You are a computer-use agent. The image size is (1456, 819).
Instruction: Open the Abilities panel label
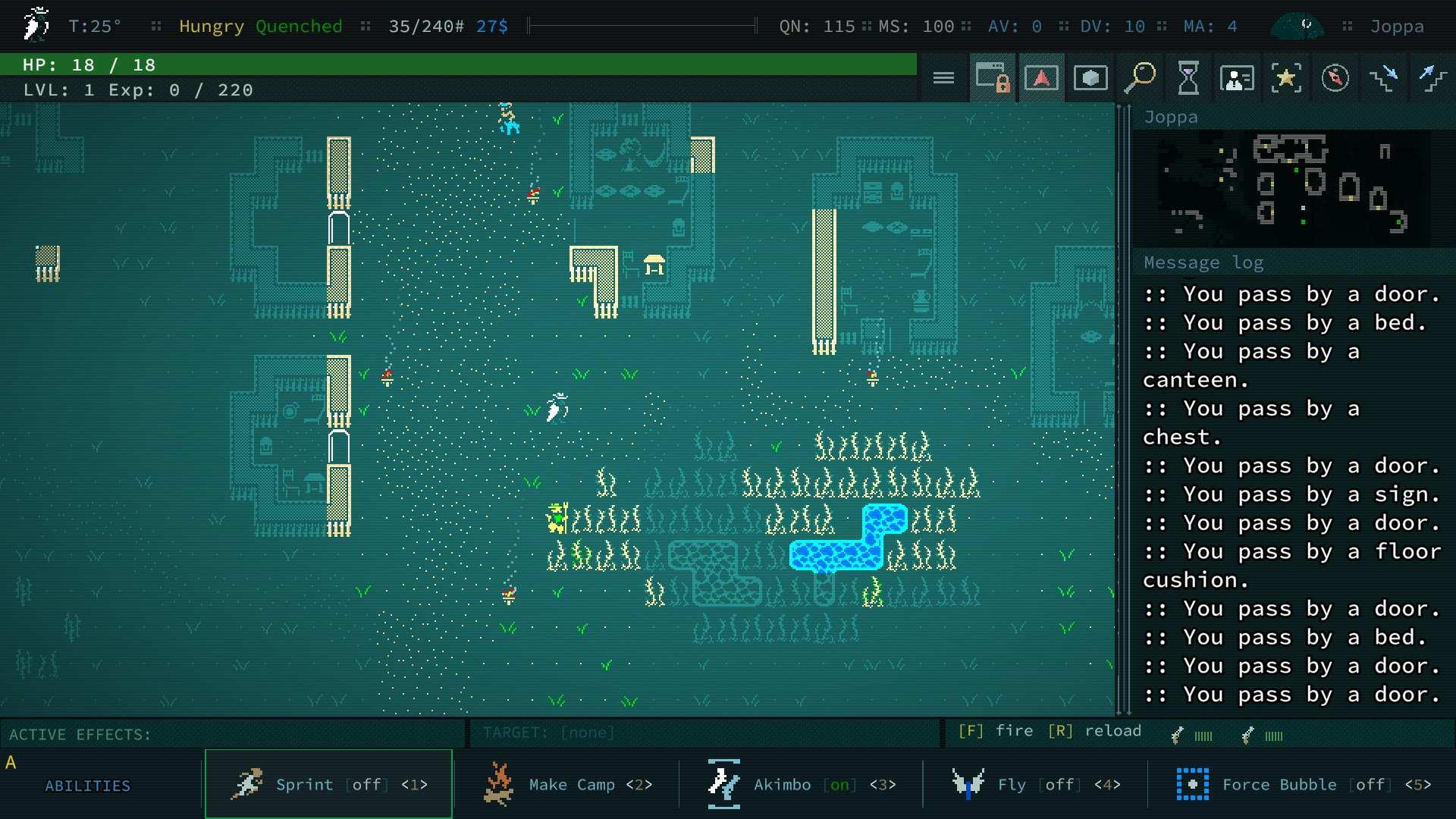(87, 786)
